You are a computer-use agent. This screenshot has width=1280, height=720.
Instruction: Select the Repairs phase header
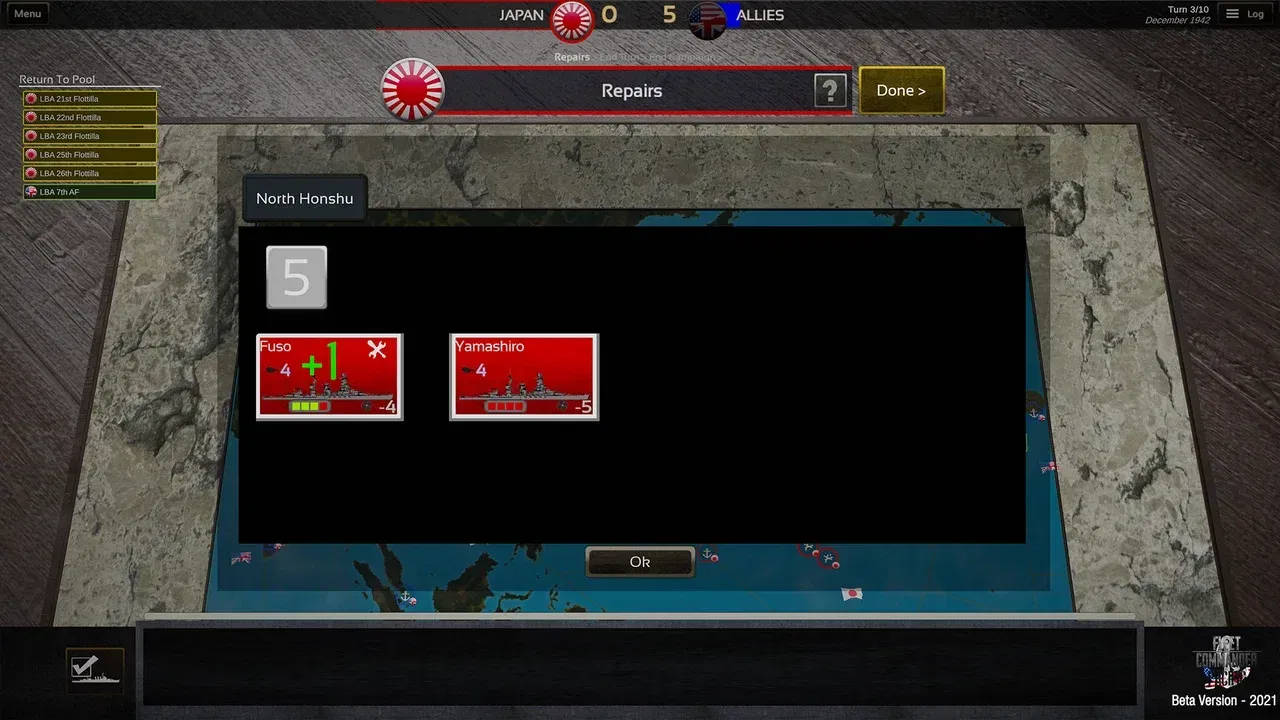[x=631, y=90]
